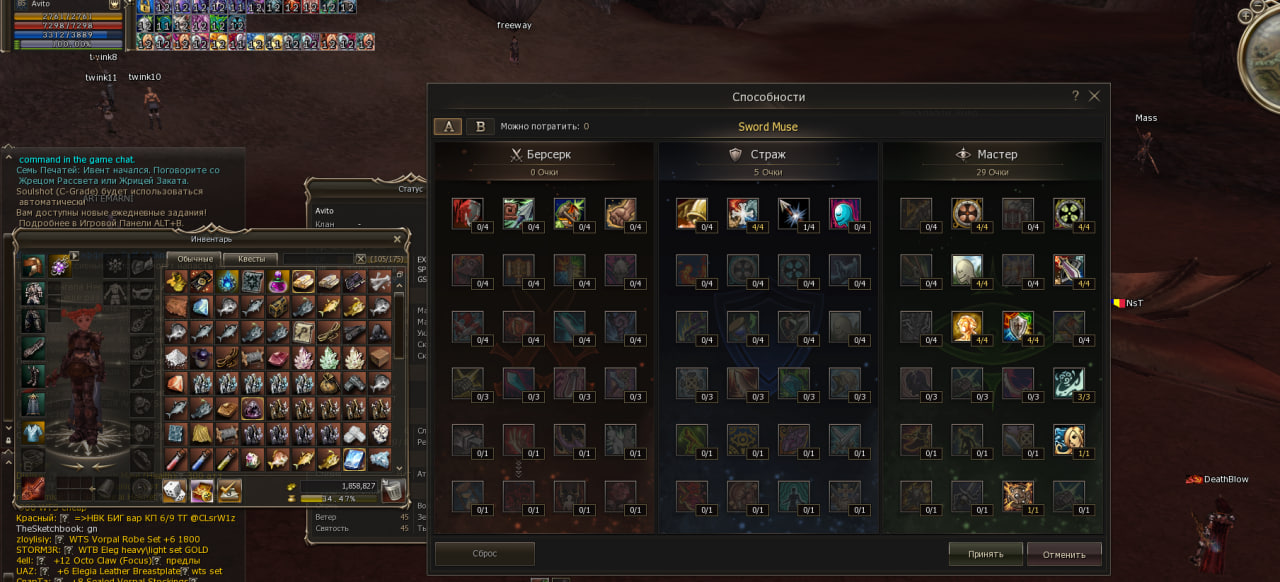The height and width of the screenshot is (582, 1280).
Task: Switch to ability scheme A
Action: click(x=448, y=127)
